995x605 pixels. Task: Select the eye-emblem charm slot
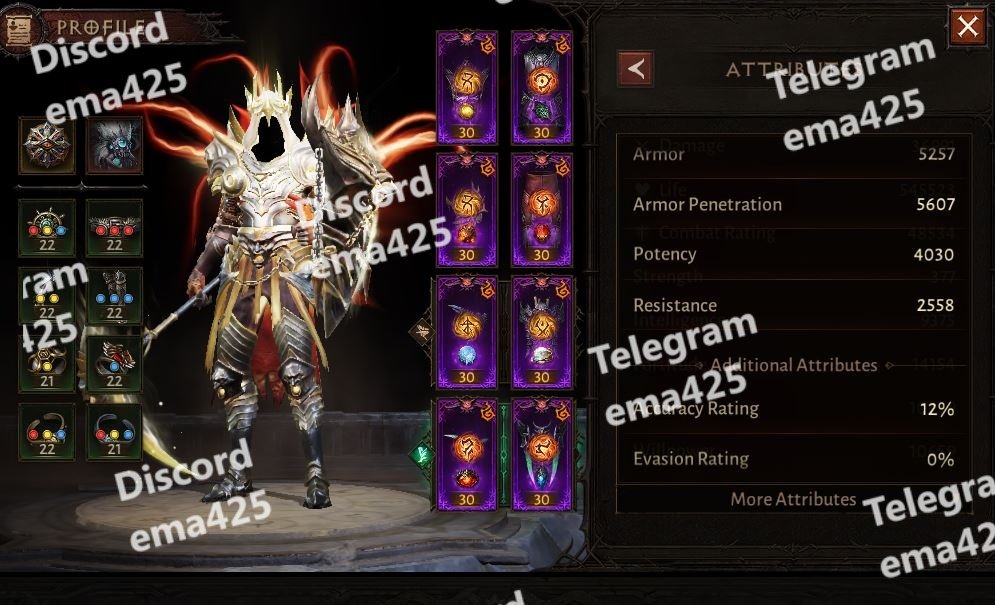tap(46, 146)
